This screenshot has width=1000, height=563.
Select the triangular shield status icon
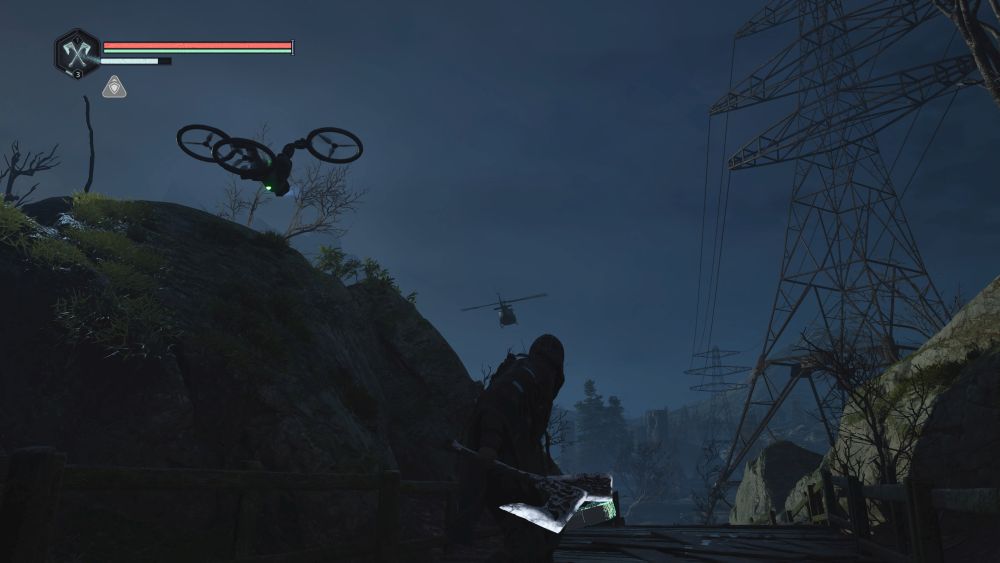point(114,87)
